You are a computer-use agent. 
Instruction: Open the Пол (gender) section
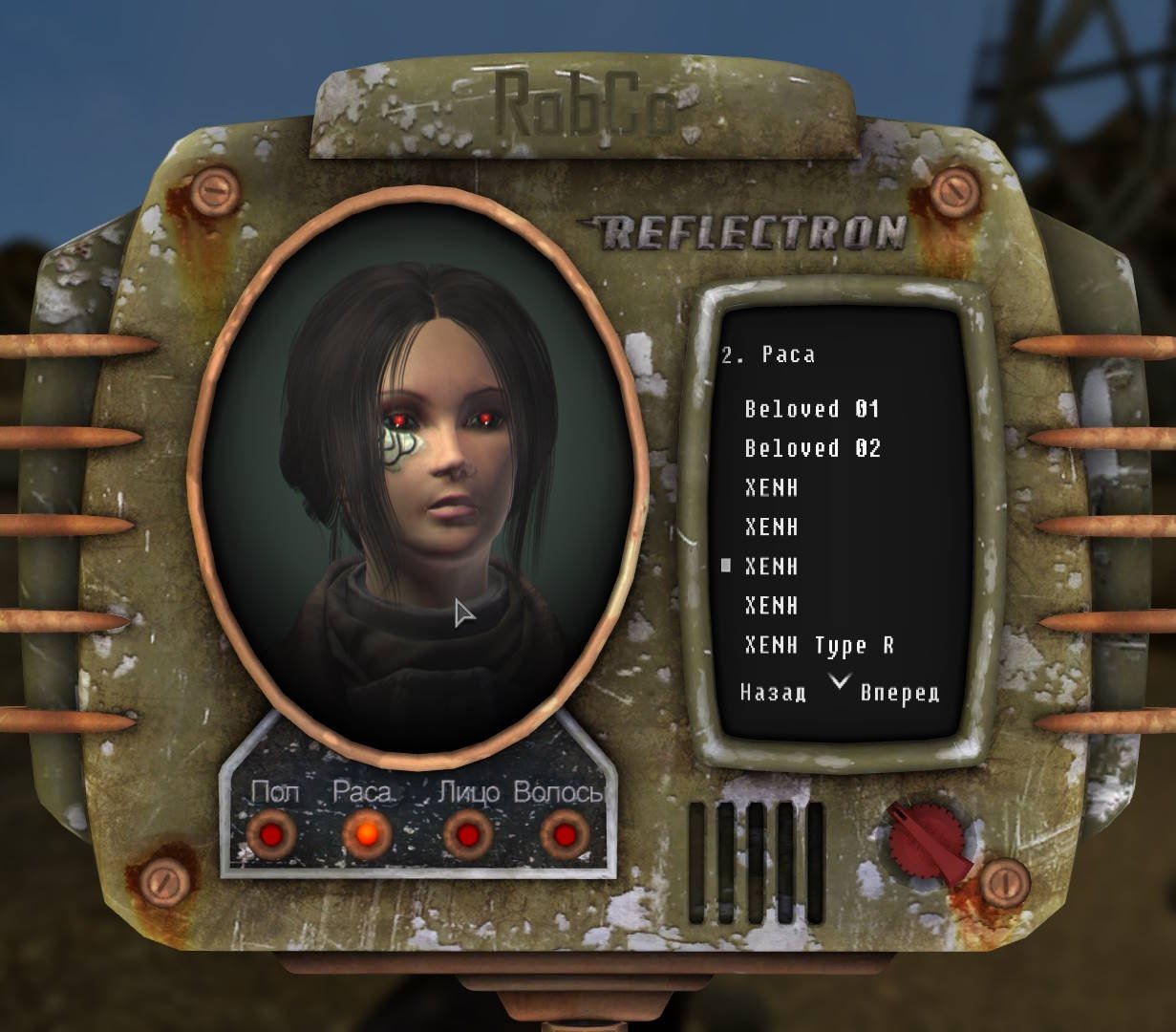tap(273, 833)
